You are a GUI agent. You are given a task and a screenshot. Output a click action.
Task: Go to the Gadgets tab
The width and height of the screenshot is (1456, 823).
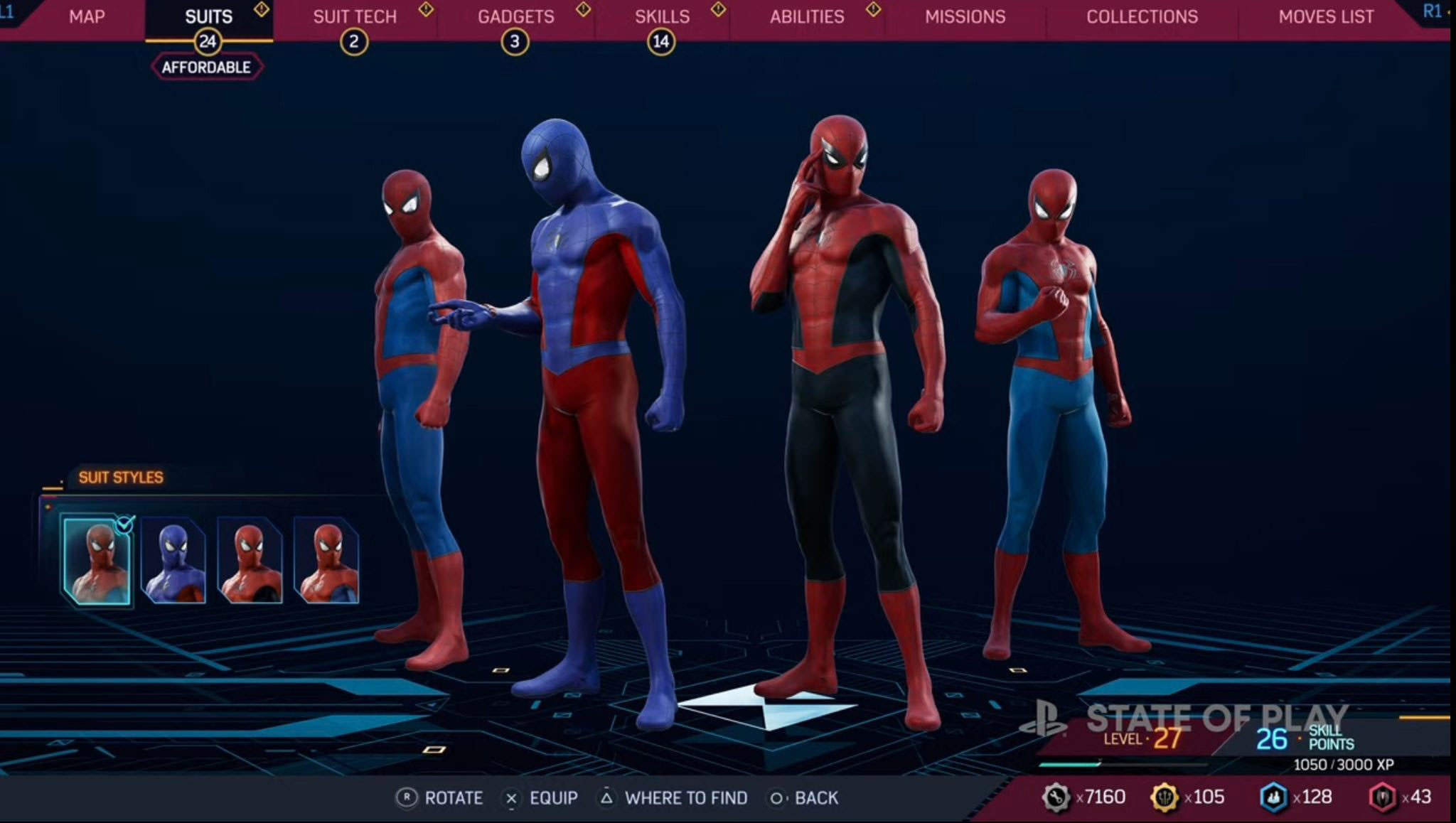click(515, 17)
